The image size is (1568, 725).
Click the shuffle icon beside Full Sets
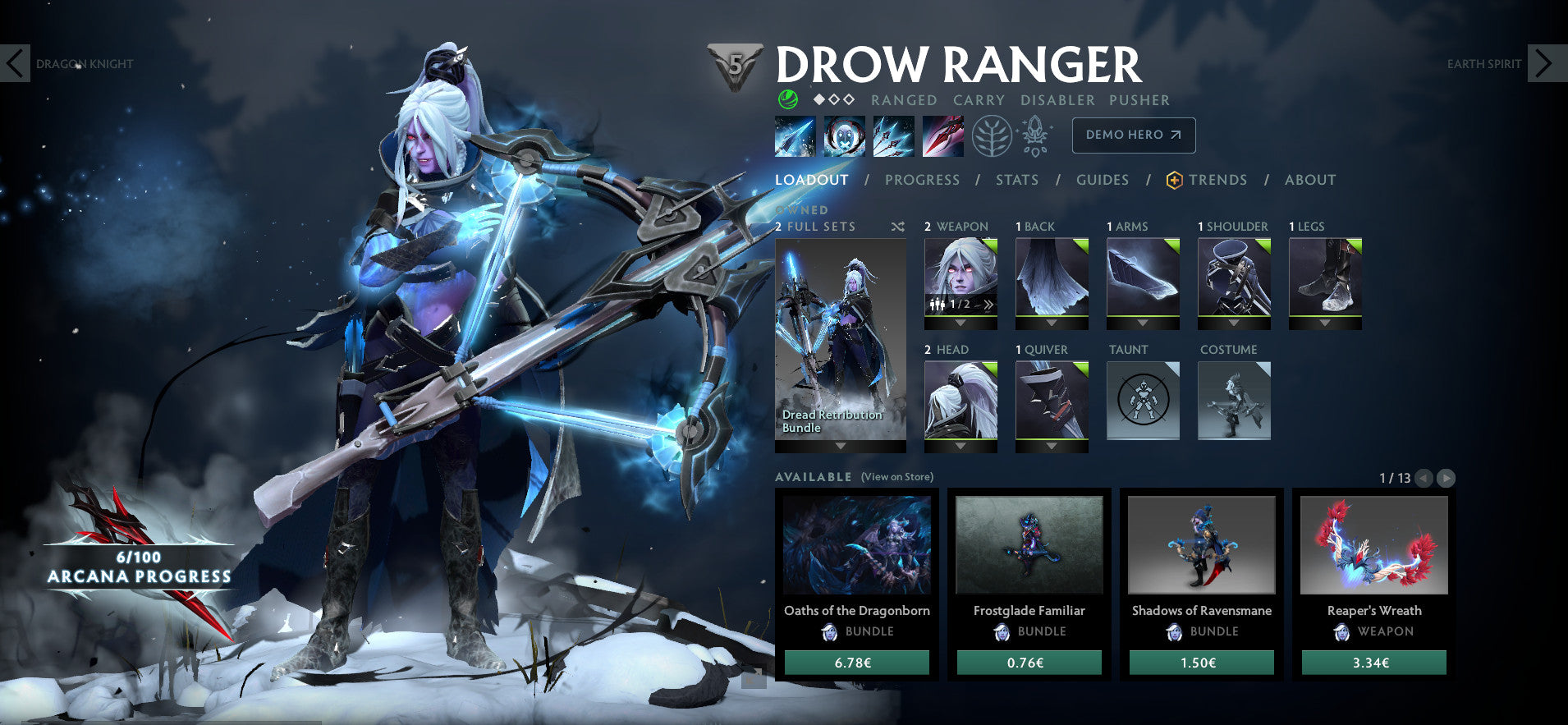[898, 227]
